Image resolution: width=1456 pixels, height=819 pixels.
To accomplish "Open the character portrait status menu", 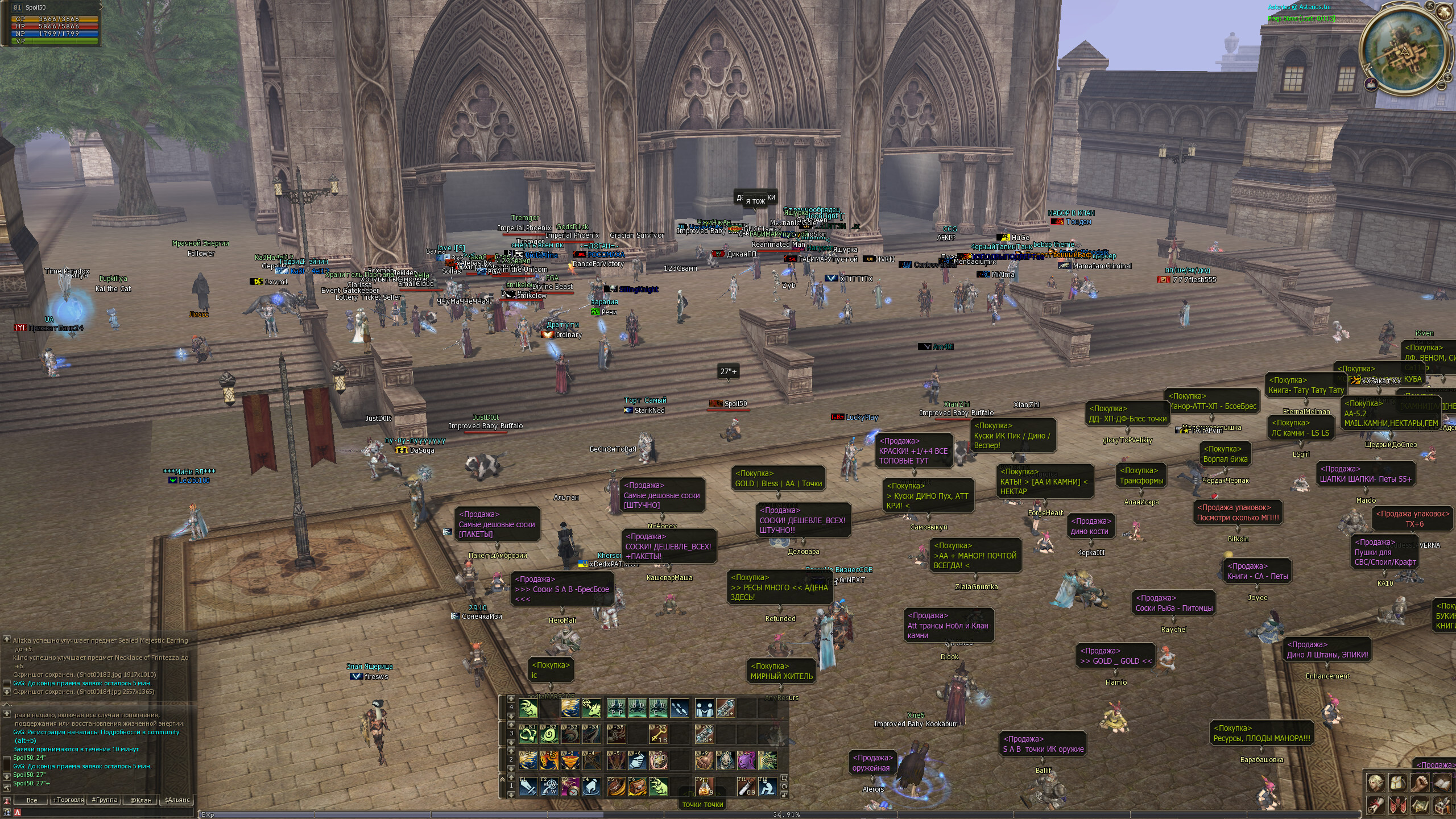I will [x=1376, y=783].
